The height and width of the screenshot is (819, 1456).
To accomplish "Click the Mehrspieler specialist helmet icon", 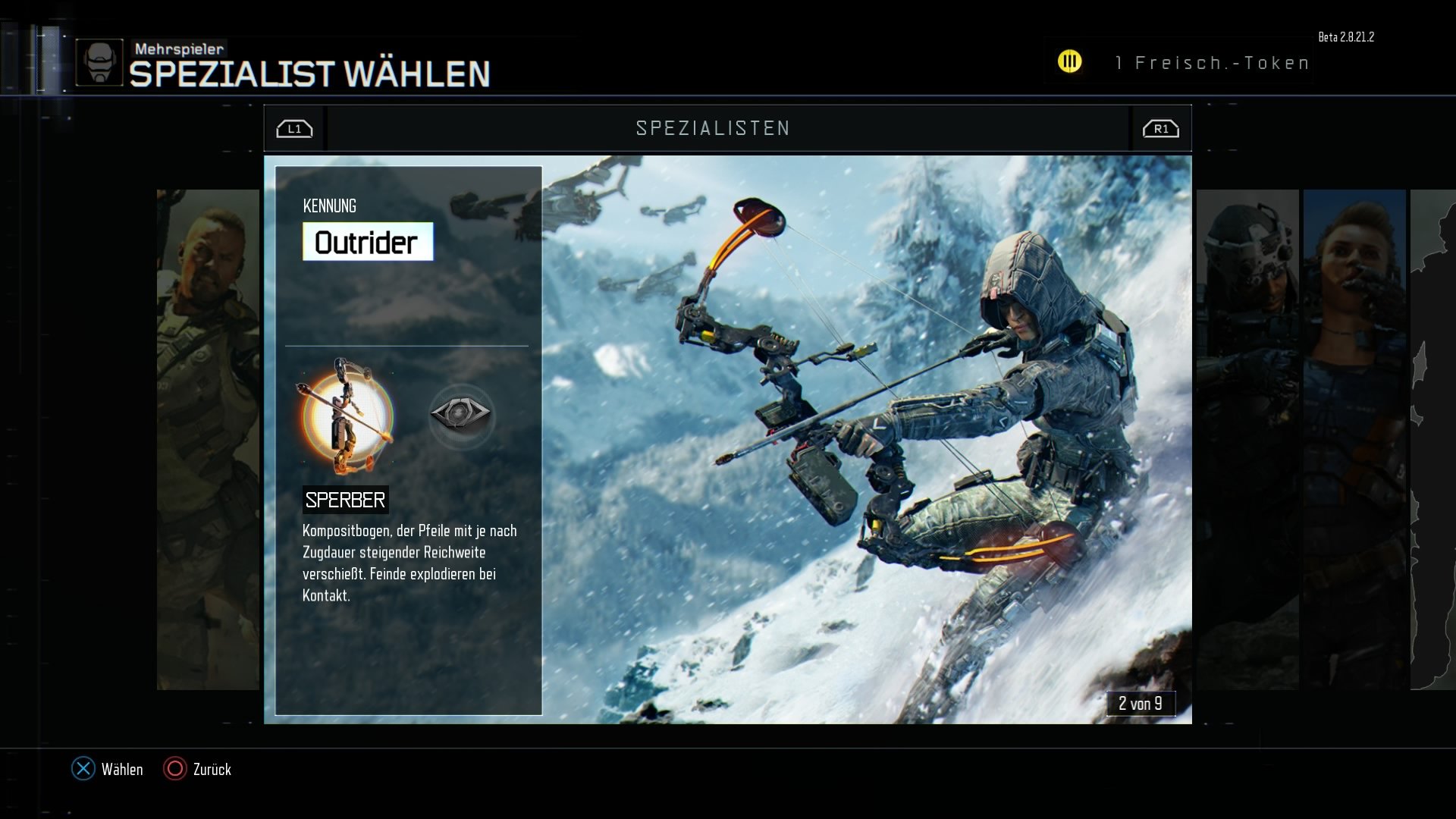I will [99, 61].
